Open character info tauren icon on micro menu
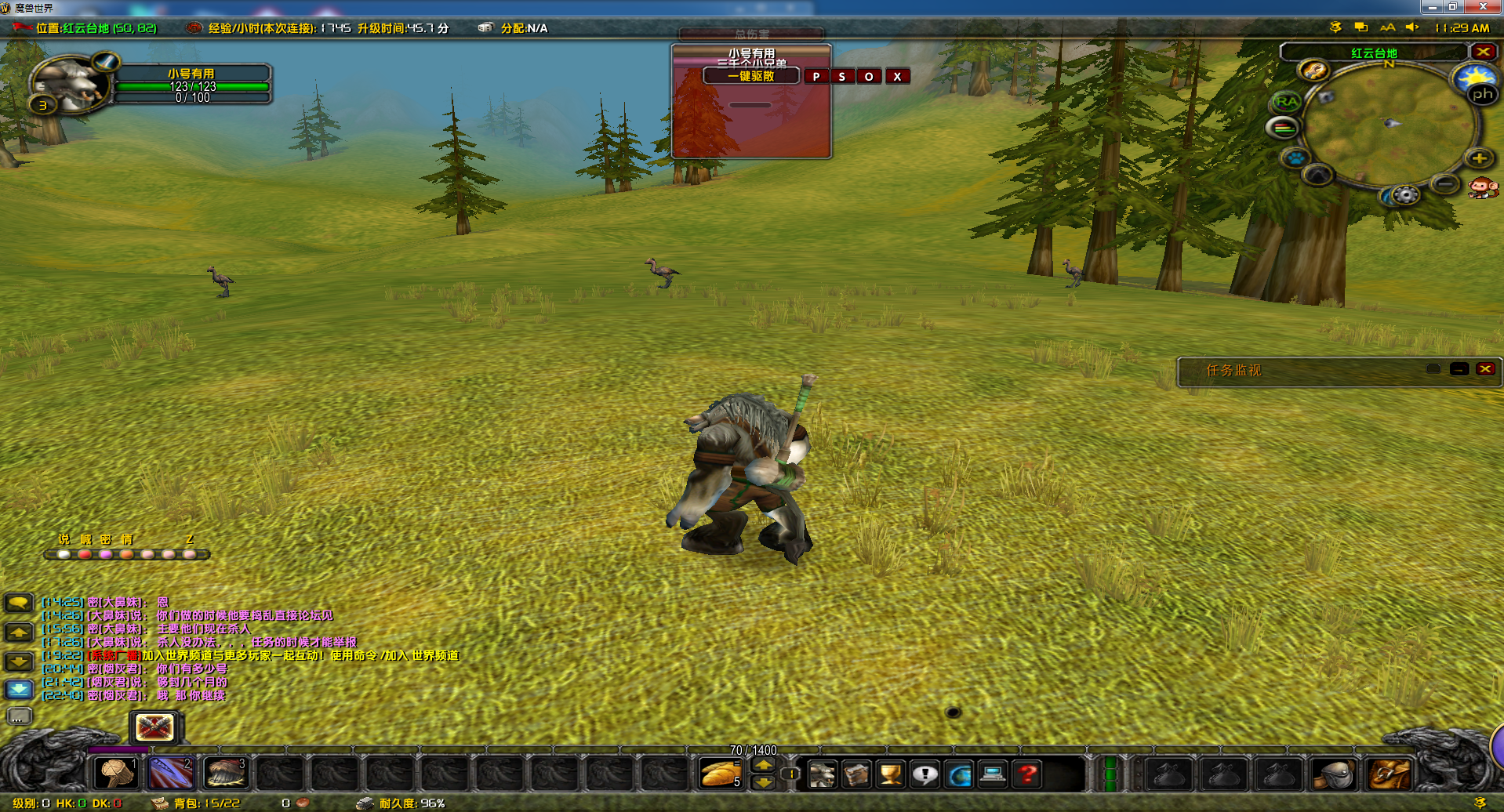 click(821, 774)
